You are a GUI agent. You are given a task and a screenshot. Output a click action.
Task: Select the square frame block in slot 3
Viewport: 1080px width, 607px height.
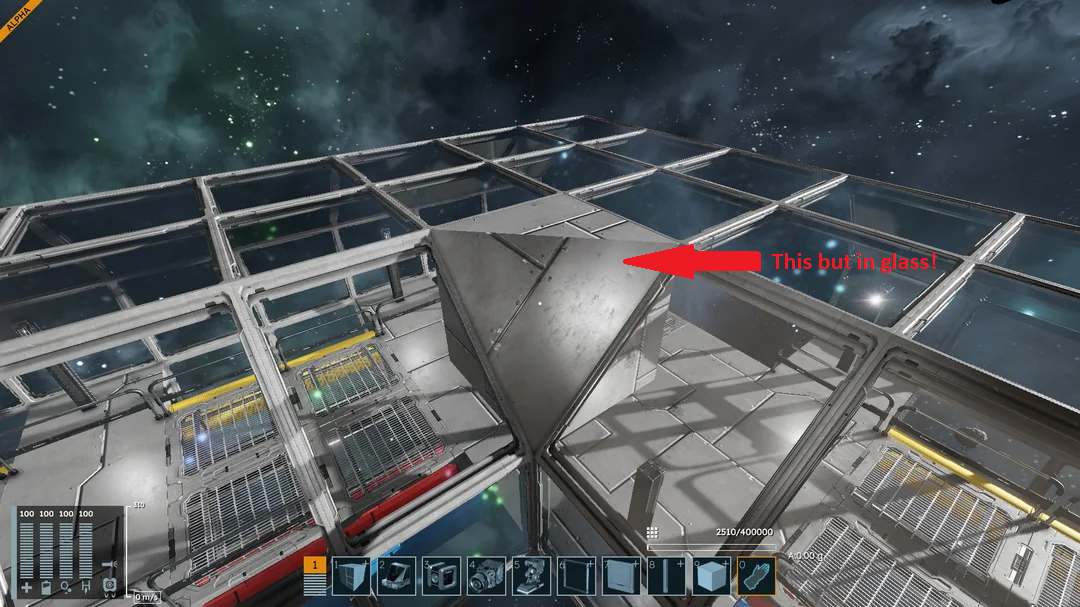point(441,577)
